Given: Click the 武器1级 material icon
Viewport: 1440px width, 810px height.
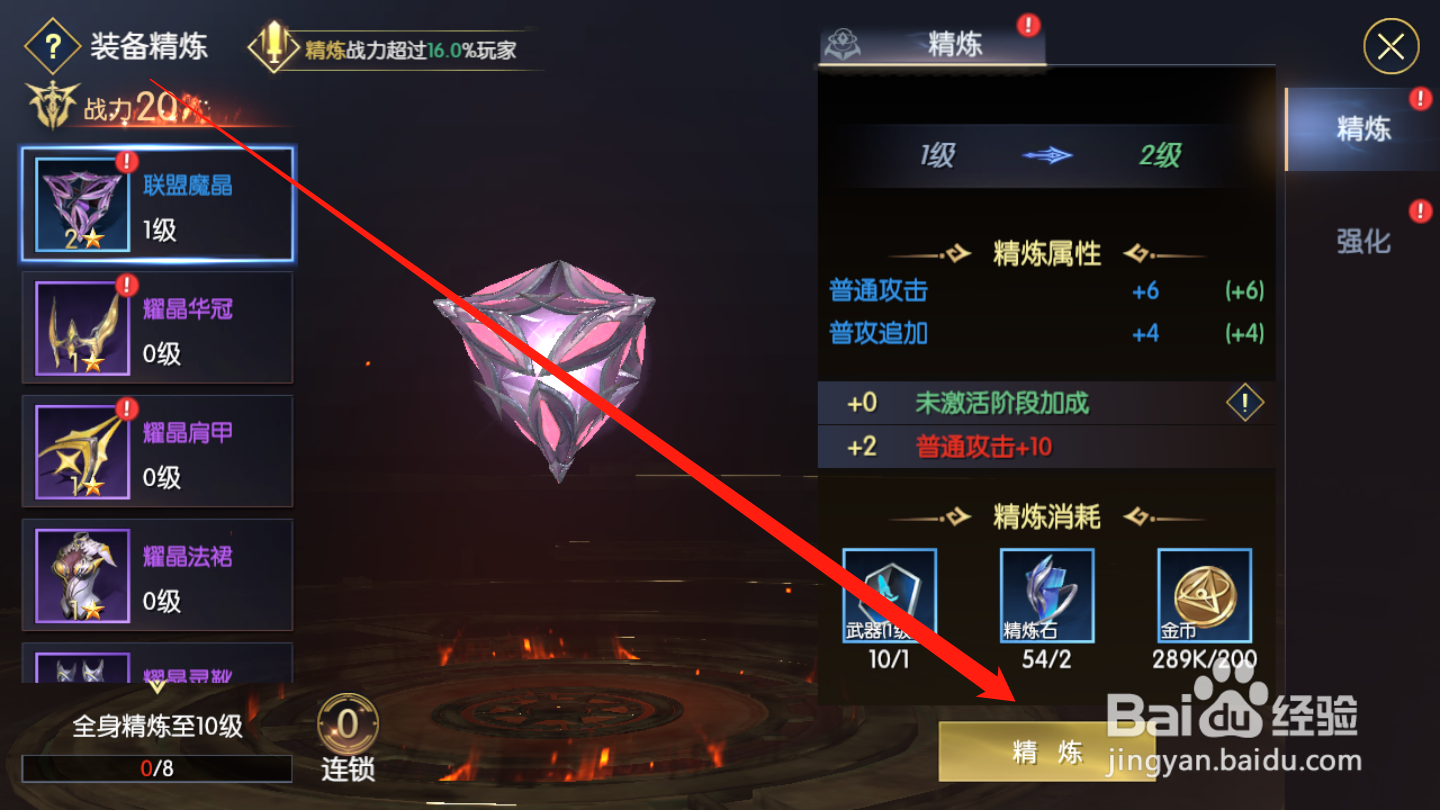Looking at the screenshot, I should tap(888, 594).
